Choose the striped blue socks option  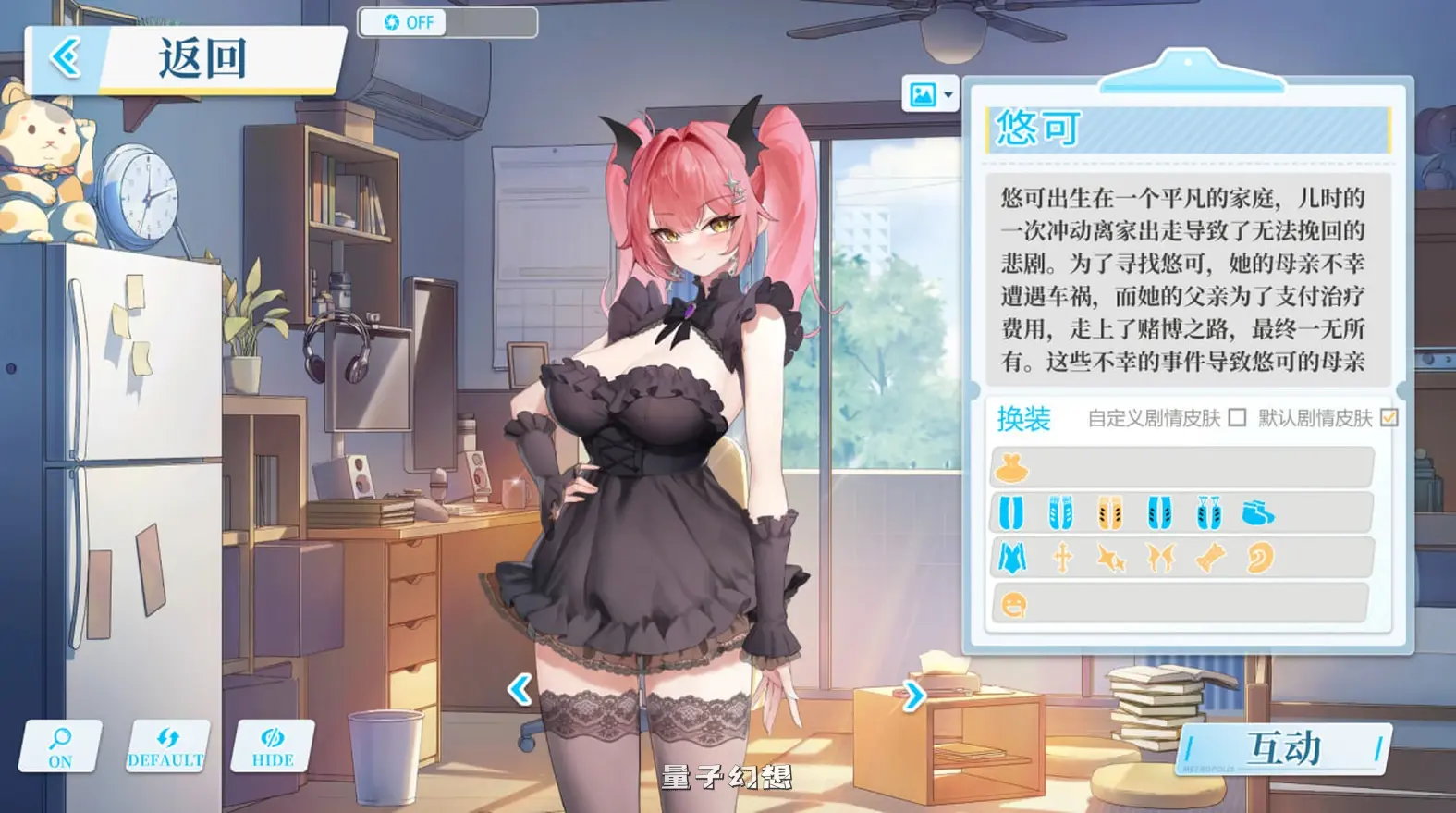[1060, 513]
